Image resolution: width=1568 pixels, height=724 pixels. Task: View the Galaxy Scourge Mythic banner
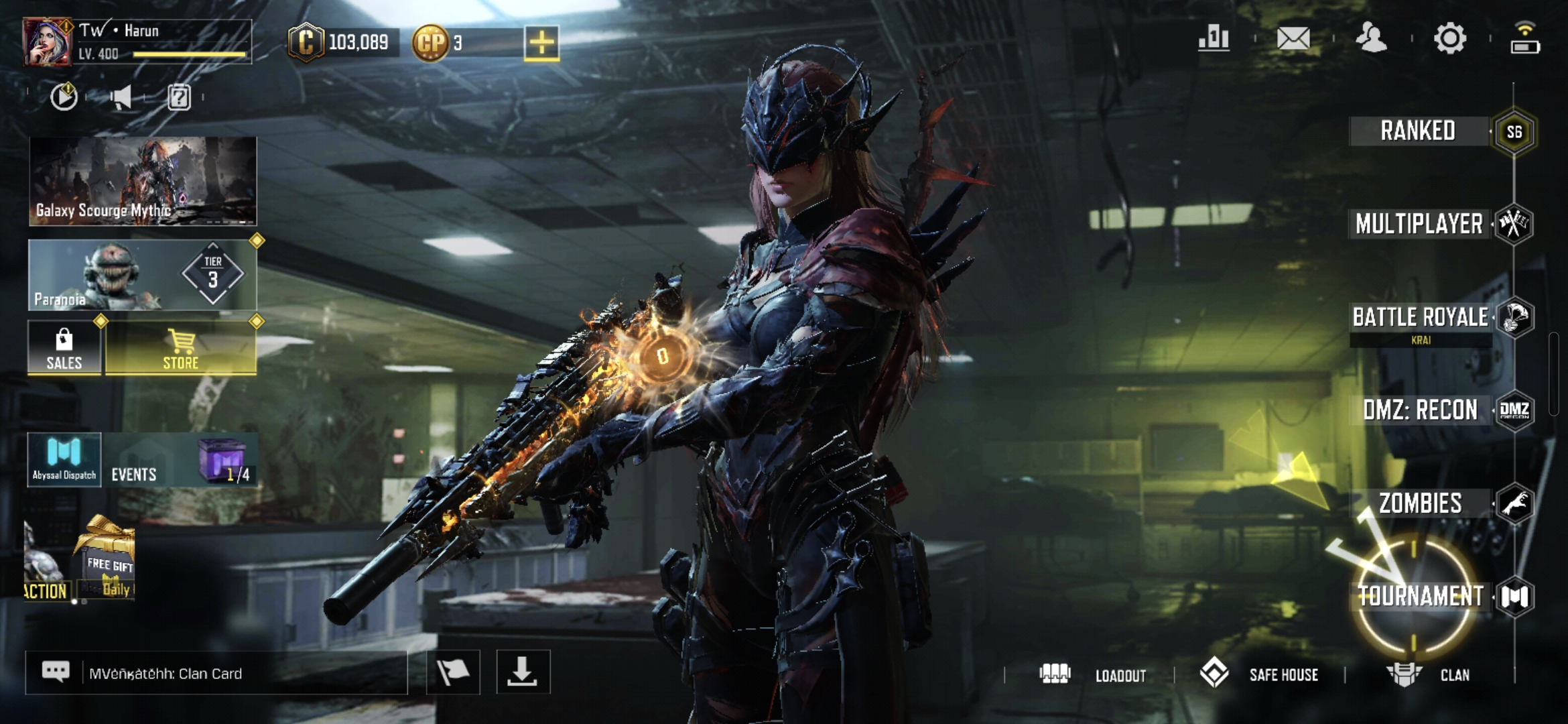click(x=143, y=181)
